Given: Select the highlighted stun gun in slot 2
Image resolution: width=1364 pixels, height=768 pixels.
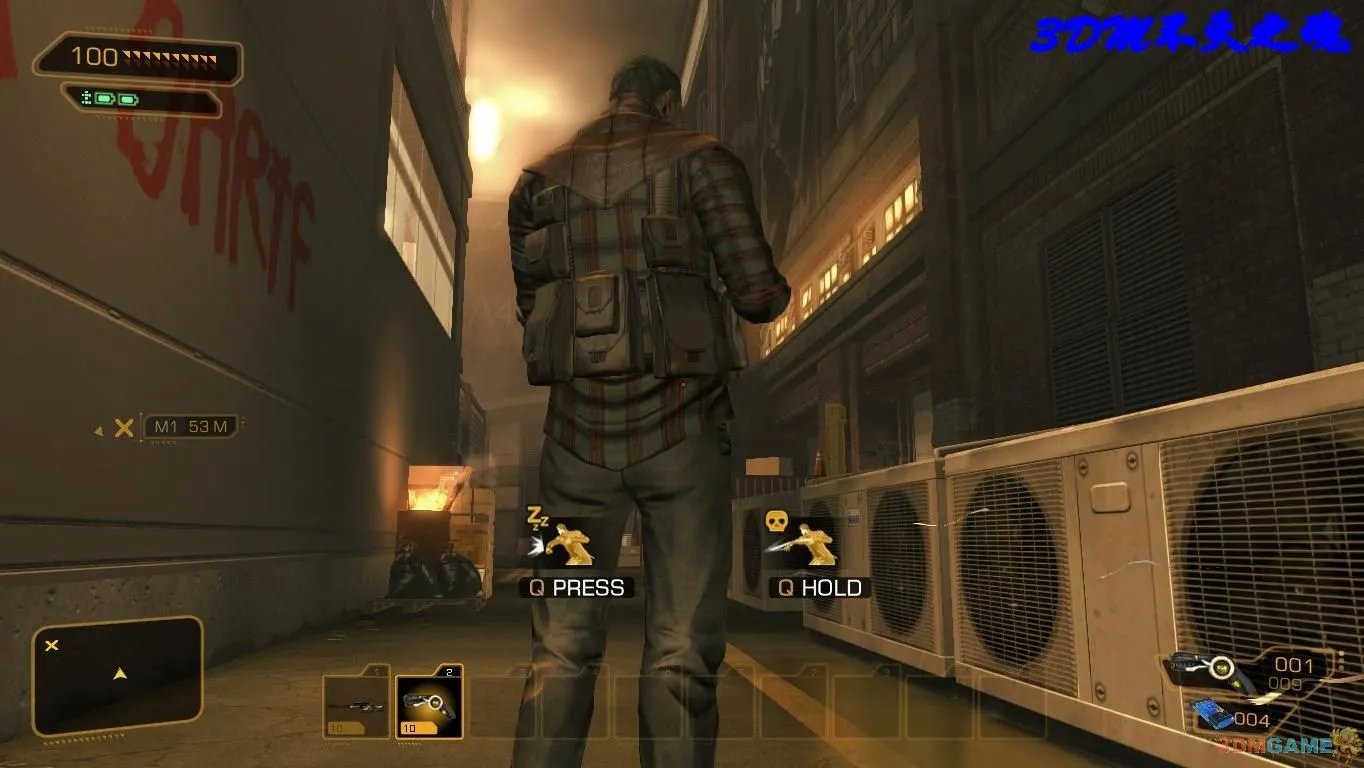Looking at the screenshot, I should coord(429,705).
